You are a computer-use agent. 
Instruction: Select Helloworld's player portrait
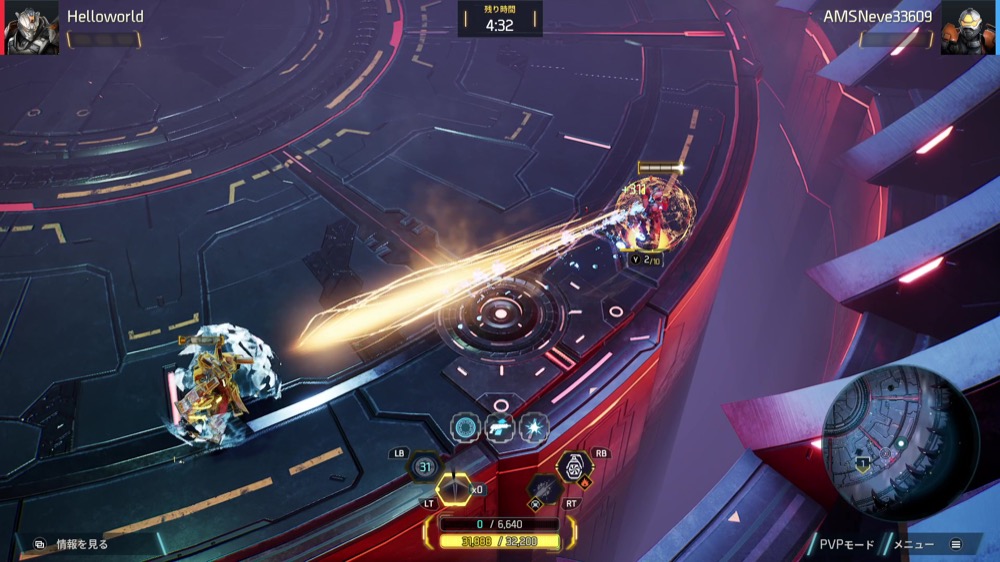[x=31, y=28]
